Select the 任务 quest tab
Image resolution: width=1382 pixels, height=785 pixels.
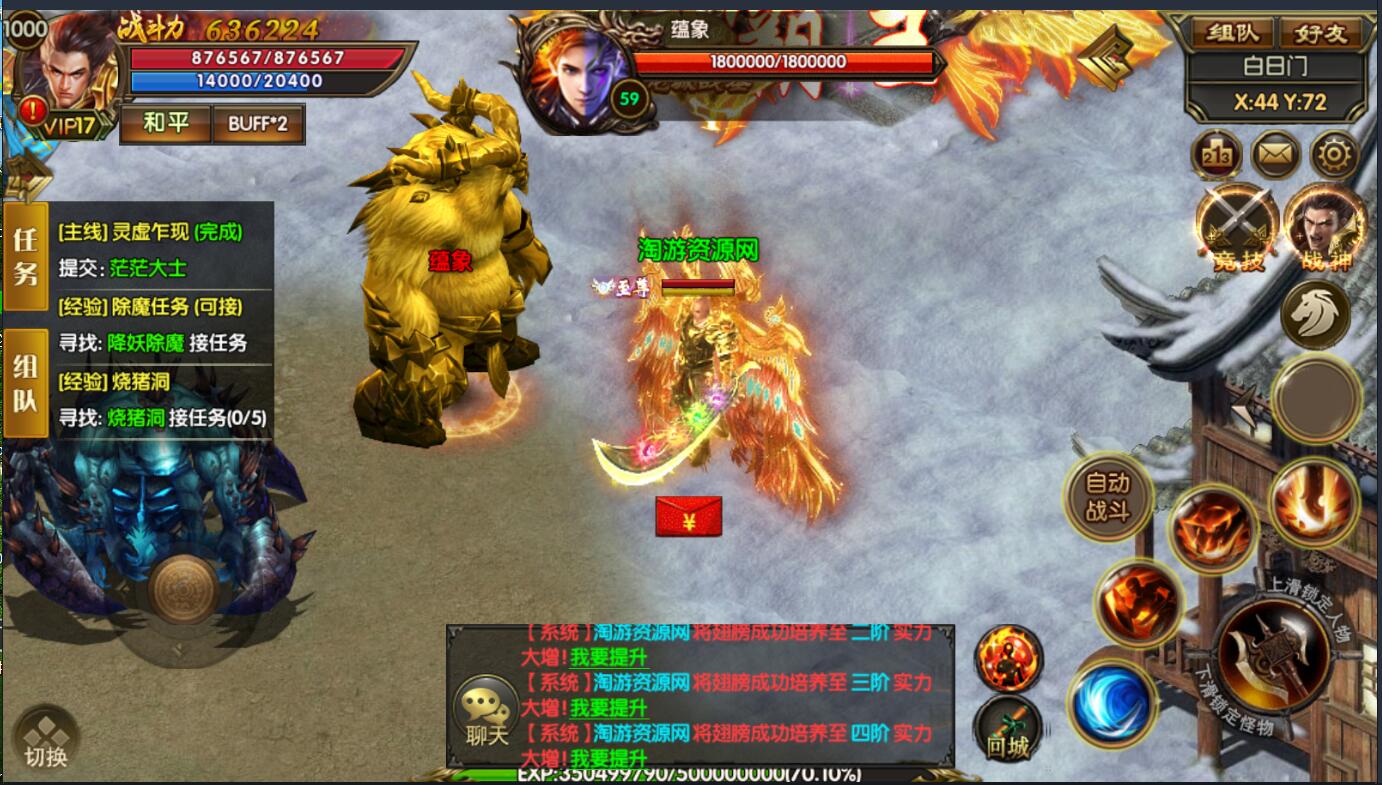(25, 256)
